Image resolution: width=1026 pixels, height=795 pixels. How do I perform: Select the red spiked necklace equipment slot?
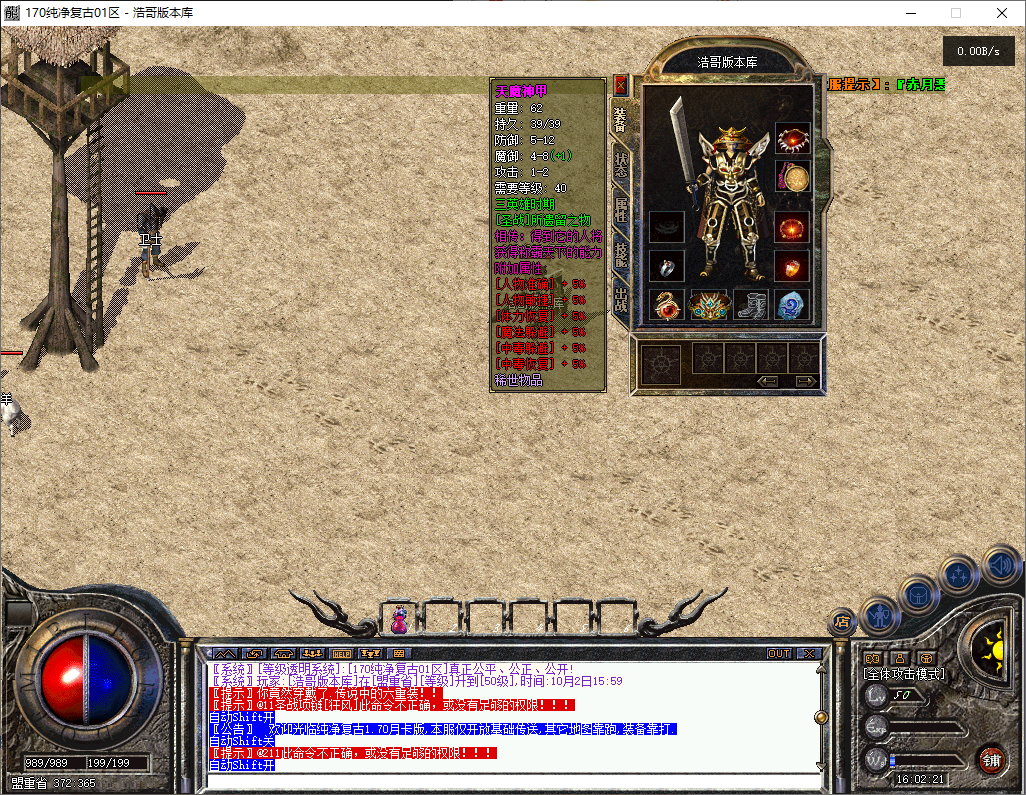click(793, 140)
